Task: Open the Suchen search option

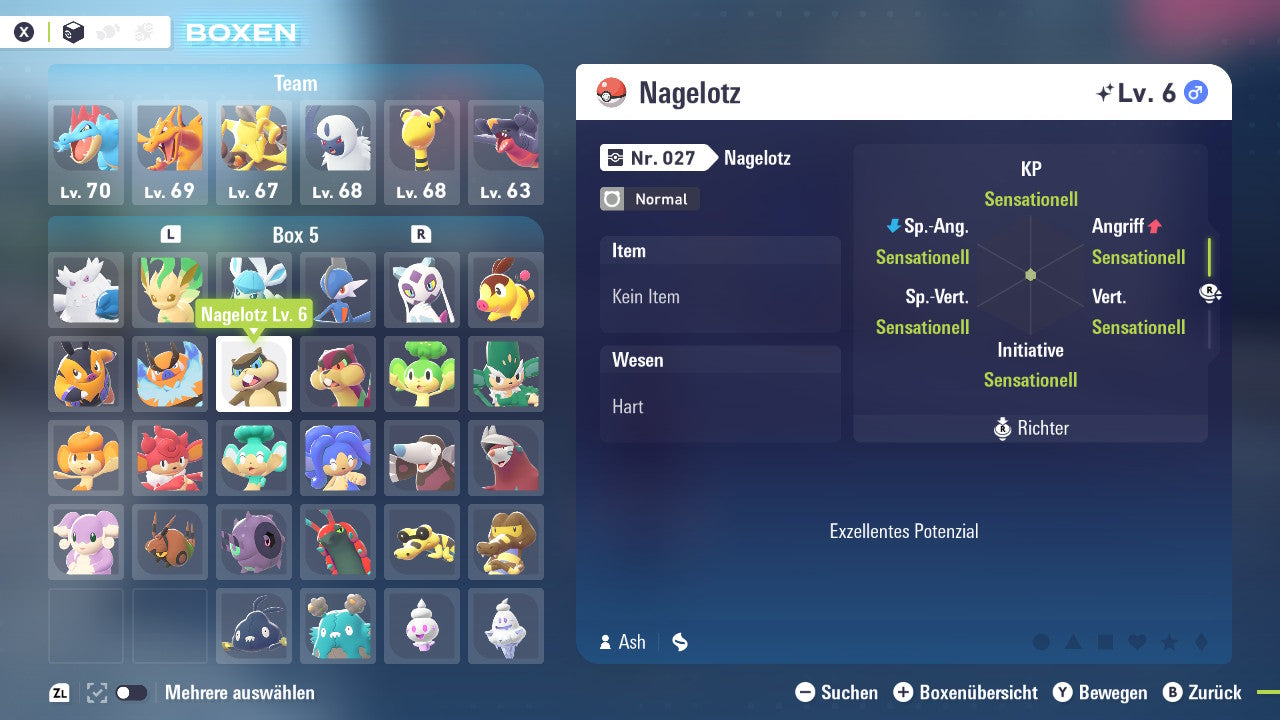Action: pos(837,693)
